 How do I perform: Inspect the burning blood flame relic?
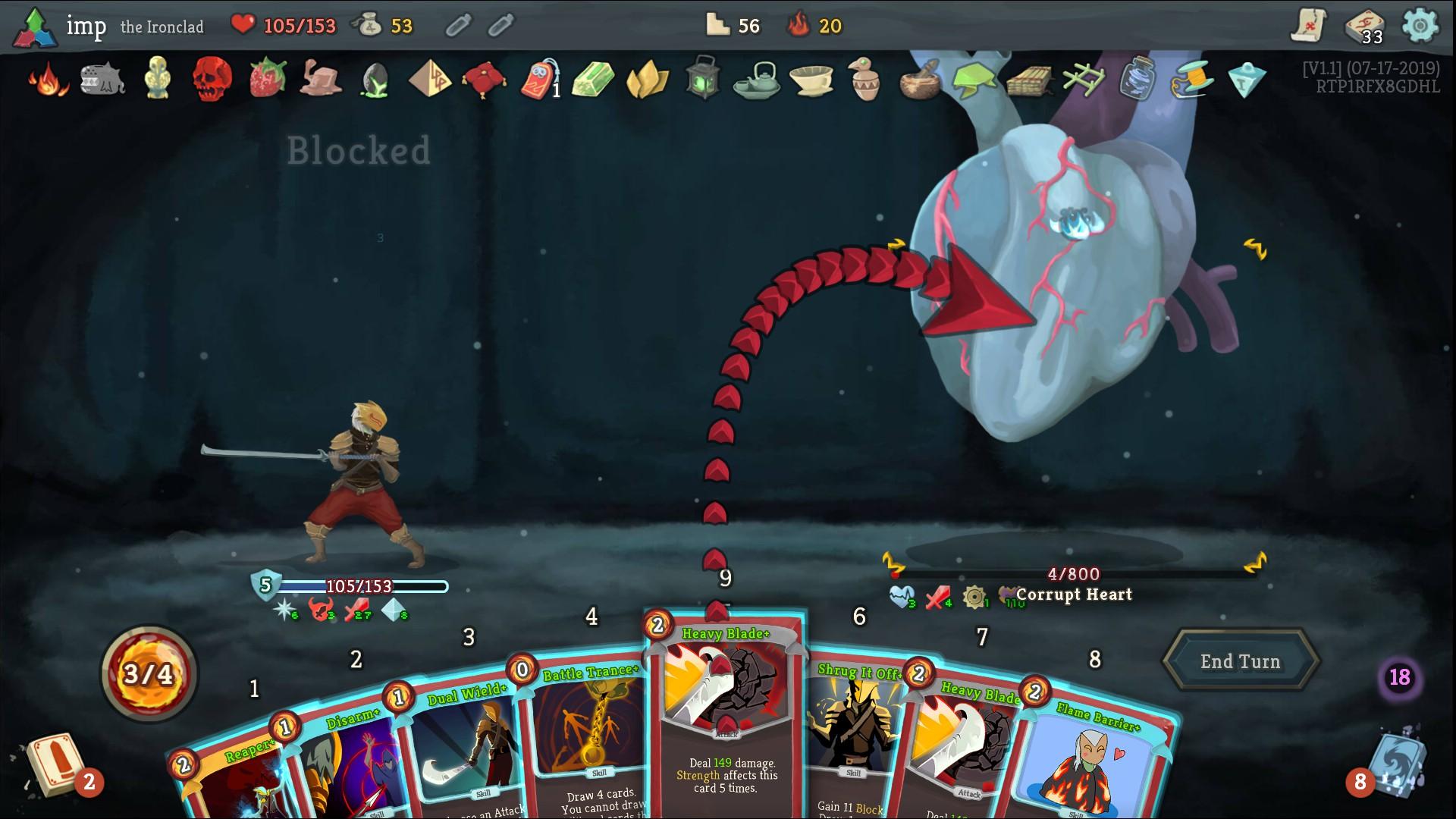click(47, 79)
